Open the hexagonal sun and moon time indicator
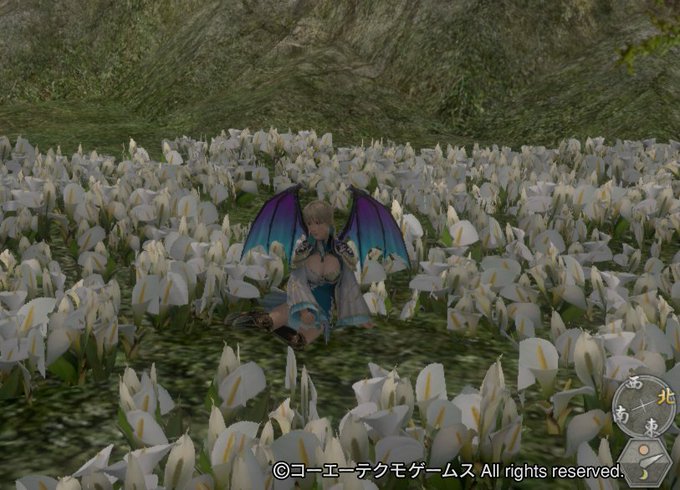This screenshot has width=680, height=490. tap(644, 463)
